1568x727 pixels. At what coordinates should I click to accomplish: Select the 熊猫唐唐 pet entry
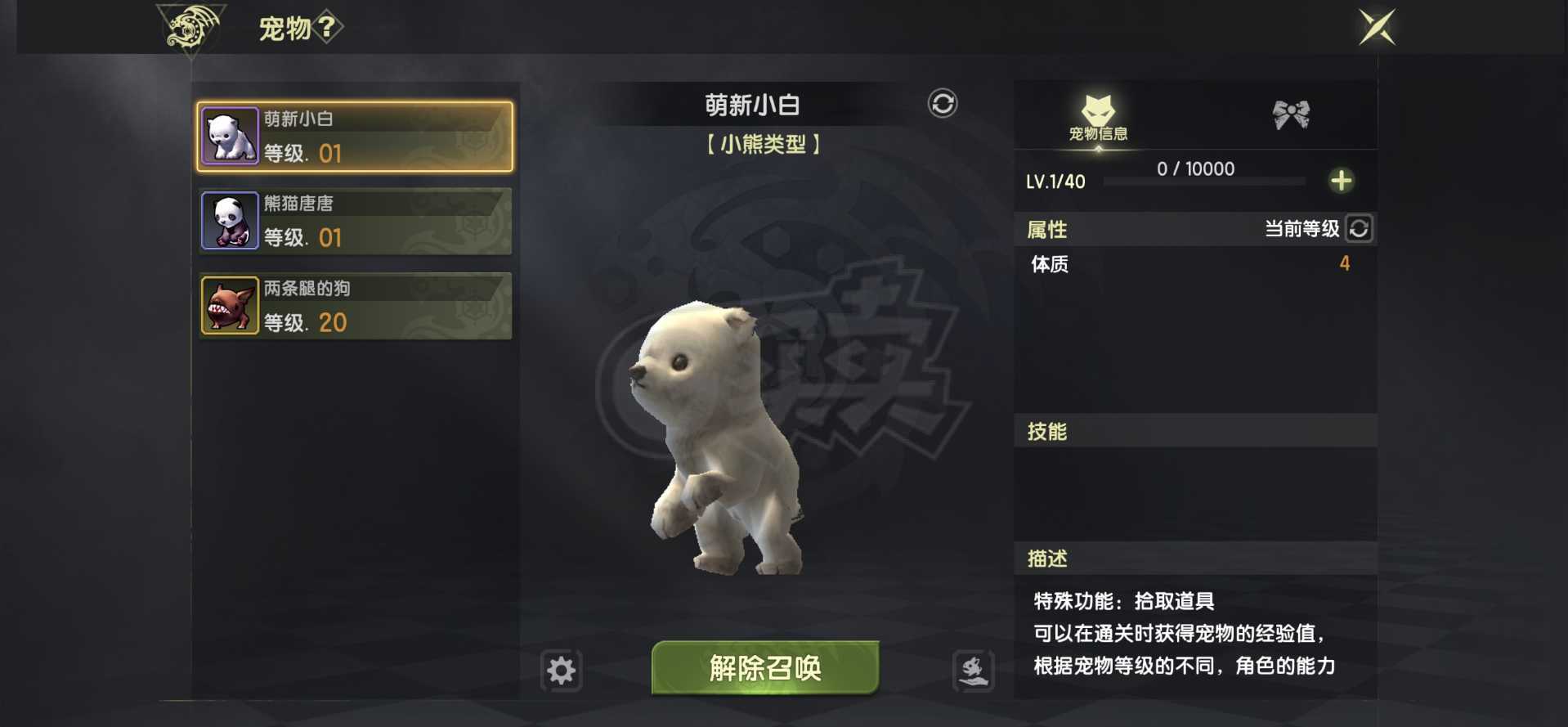[x=355, y=219]
